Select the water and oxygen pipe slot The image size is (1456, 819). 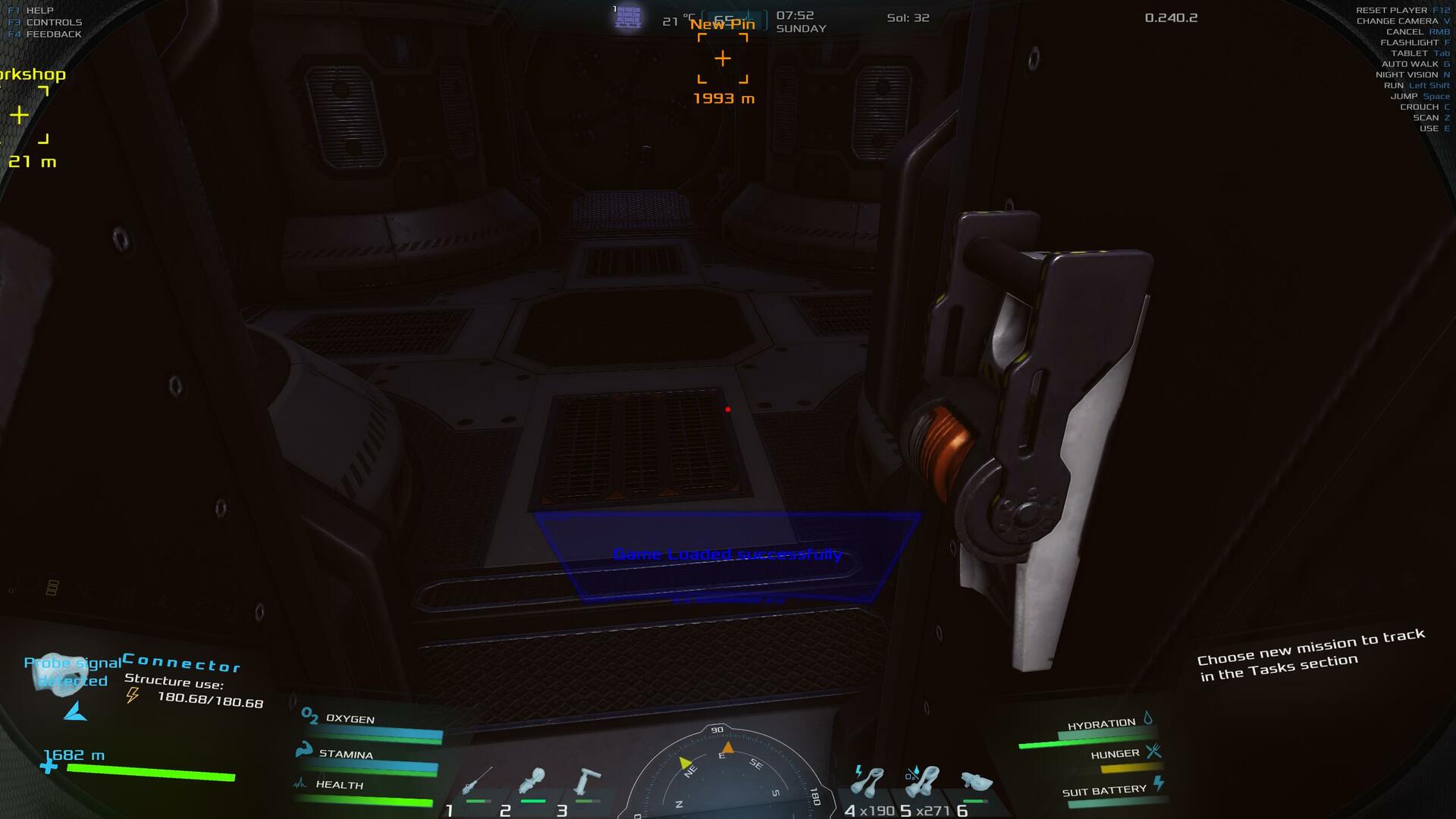click(x=922, y=781)
